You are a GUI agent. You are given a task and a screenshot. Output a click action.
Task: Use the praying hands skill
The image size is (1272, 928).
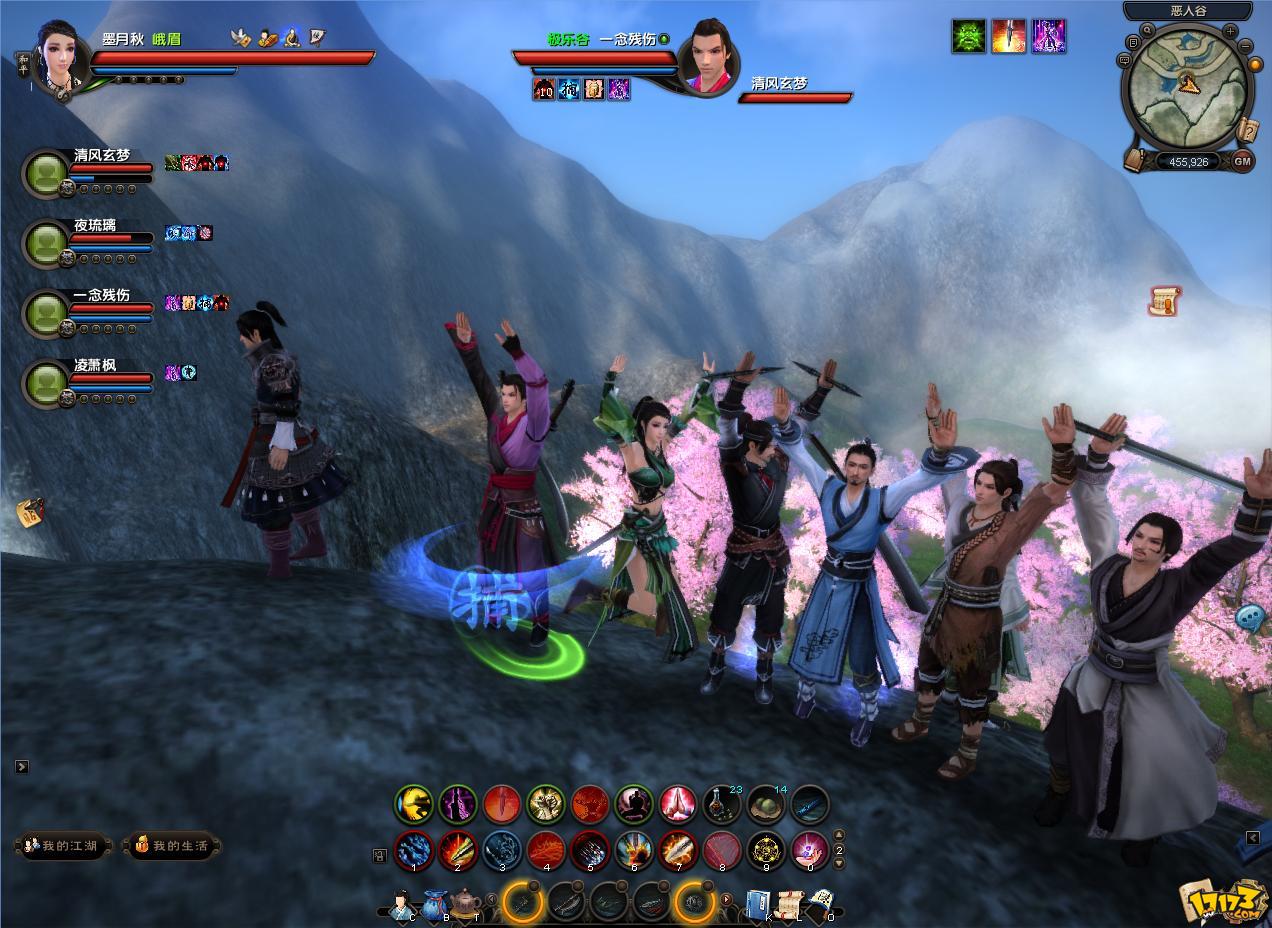coord(678,804)
